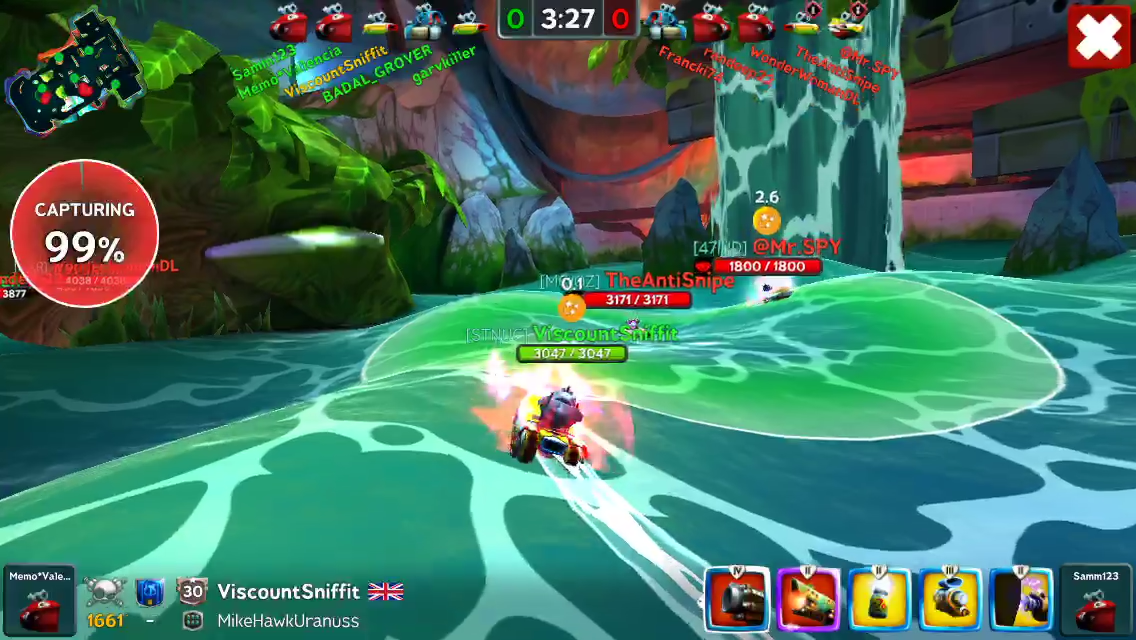Pick Francki74's ship icon on red team

pyautogui.click(x=664, y=21)
